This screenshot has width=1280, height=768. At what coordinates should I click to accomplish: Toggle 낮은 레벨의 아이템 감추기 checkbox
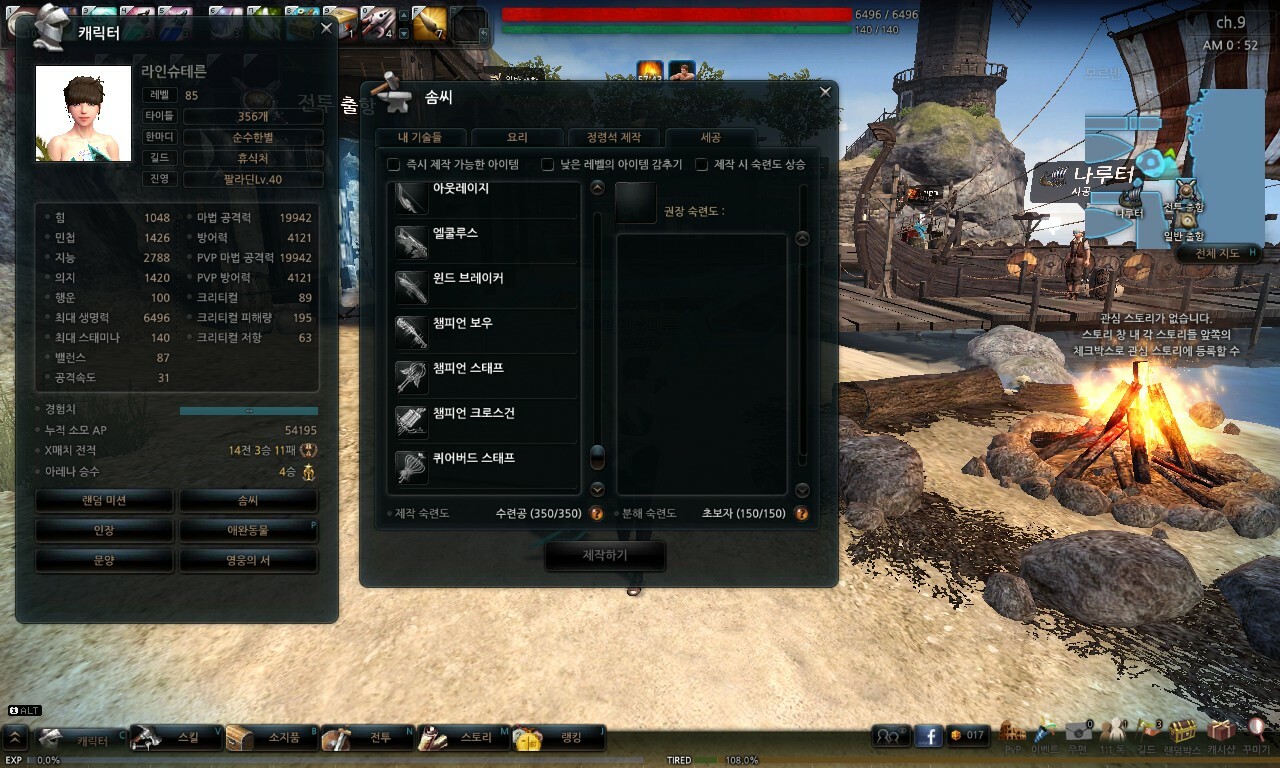tap(547, 164)
